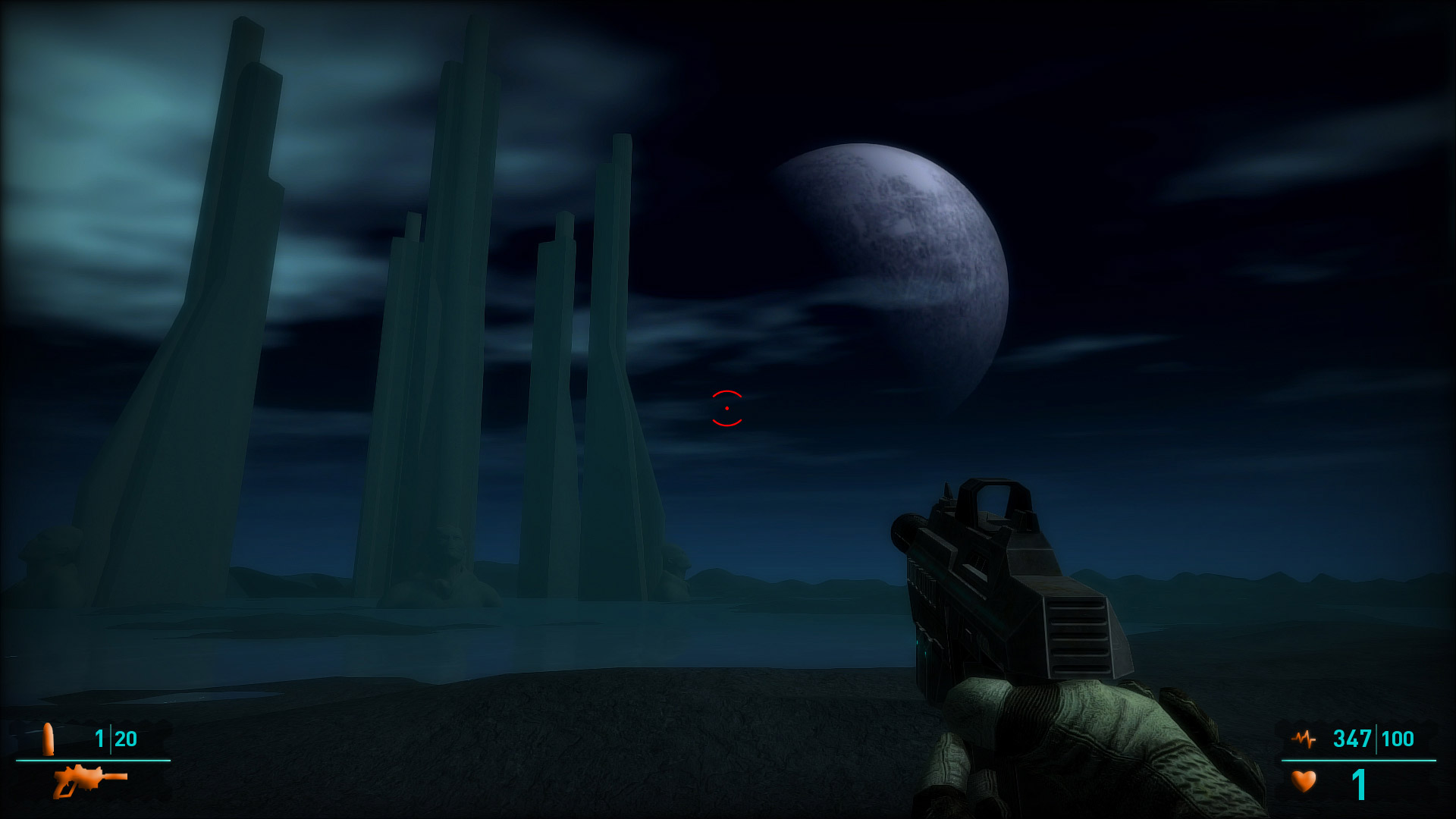Click the red dot crosshair reticle
Screen dimensions: 1456x819
[726, 408]
